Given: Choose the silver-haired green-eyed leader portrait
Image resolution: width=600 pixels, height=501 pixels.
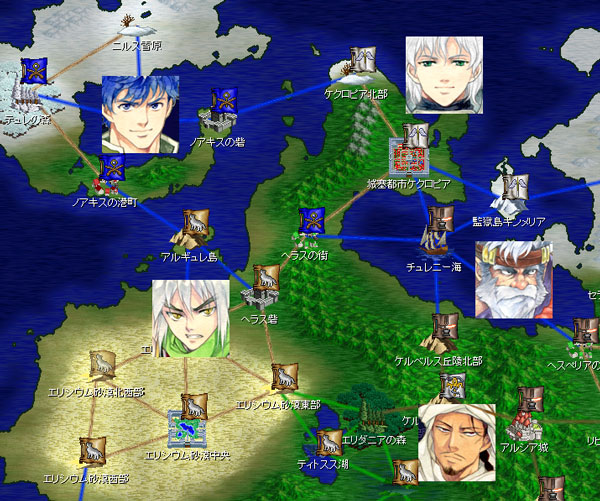Looking at the screenshot, I should click(x=443, y=74).
